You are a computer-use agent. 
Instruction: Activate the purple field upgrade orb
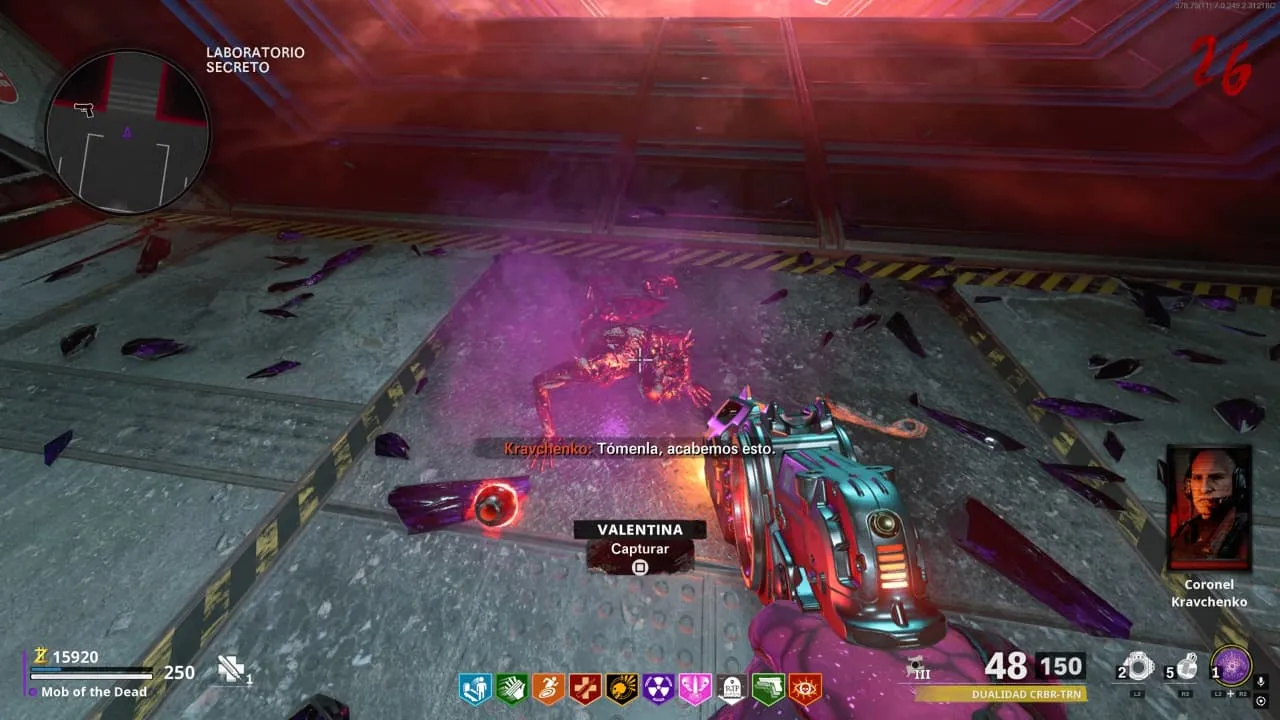(1231, 667)
